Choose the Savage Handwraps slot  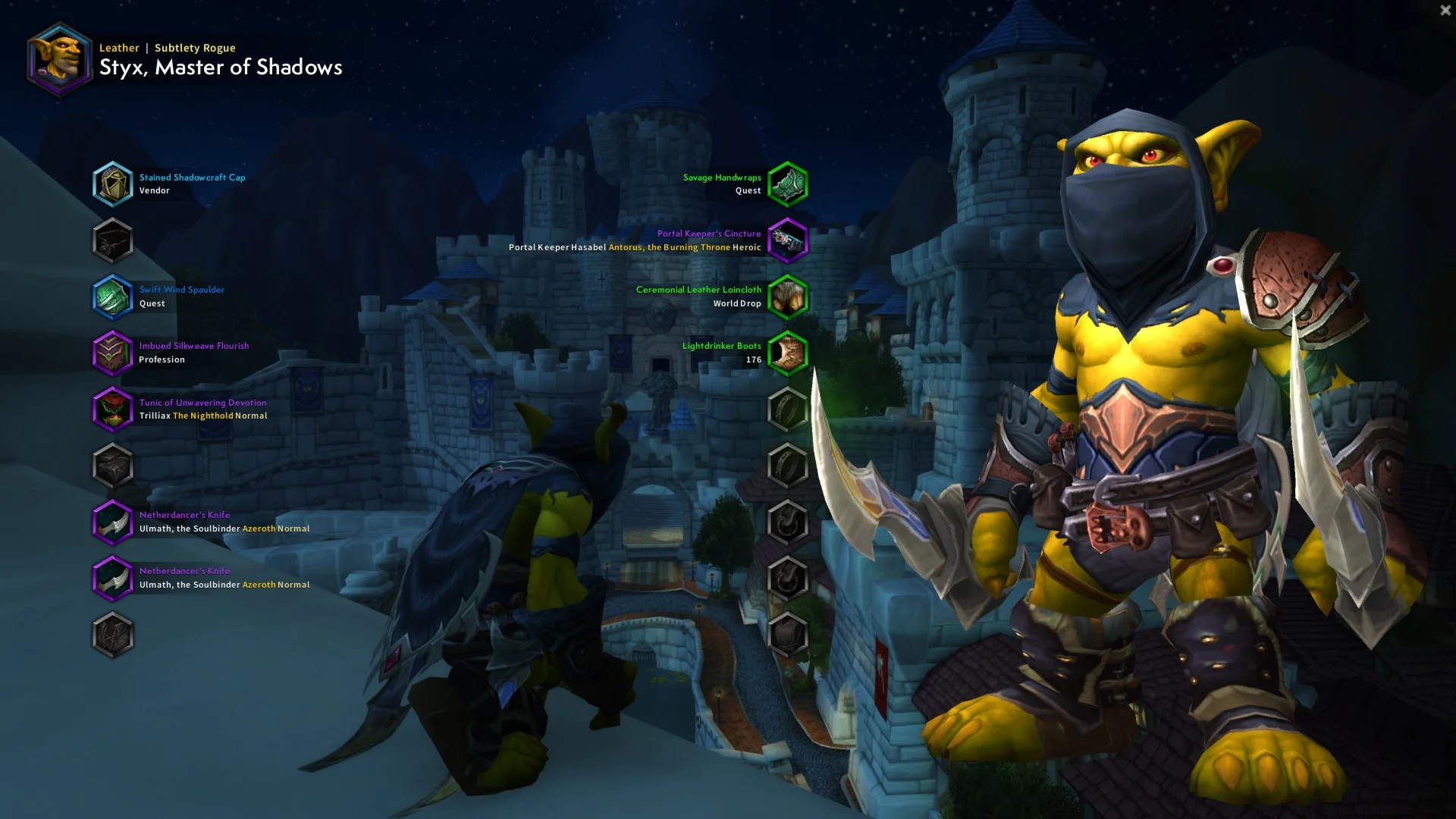tap(787, 184)
